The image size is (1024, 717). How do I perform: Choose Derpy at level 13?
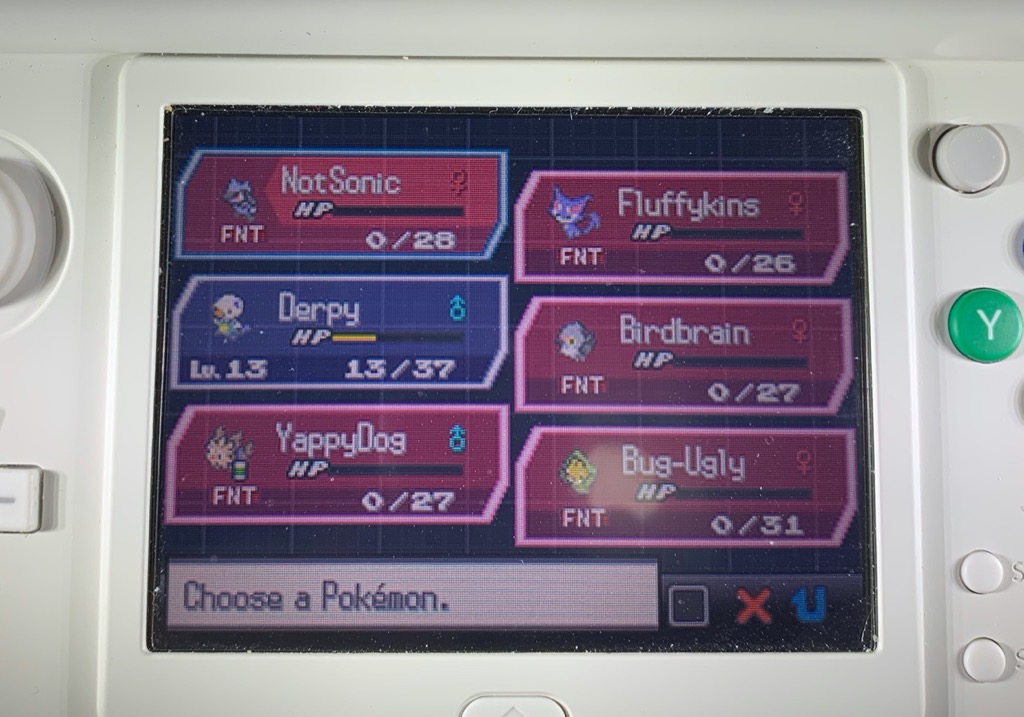[338, 332]
